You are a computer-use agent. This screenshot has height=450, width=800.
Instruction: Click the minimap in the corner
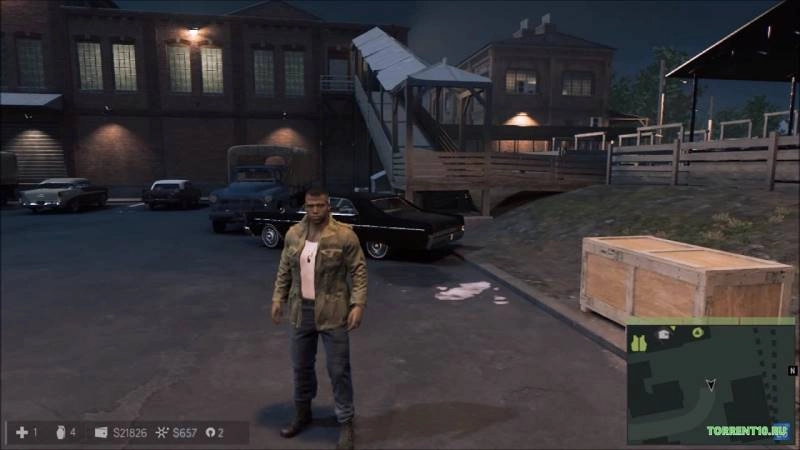point(710,381)
